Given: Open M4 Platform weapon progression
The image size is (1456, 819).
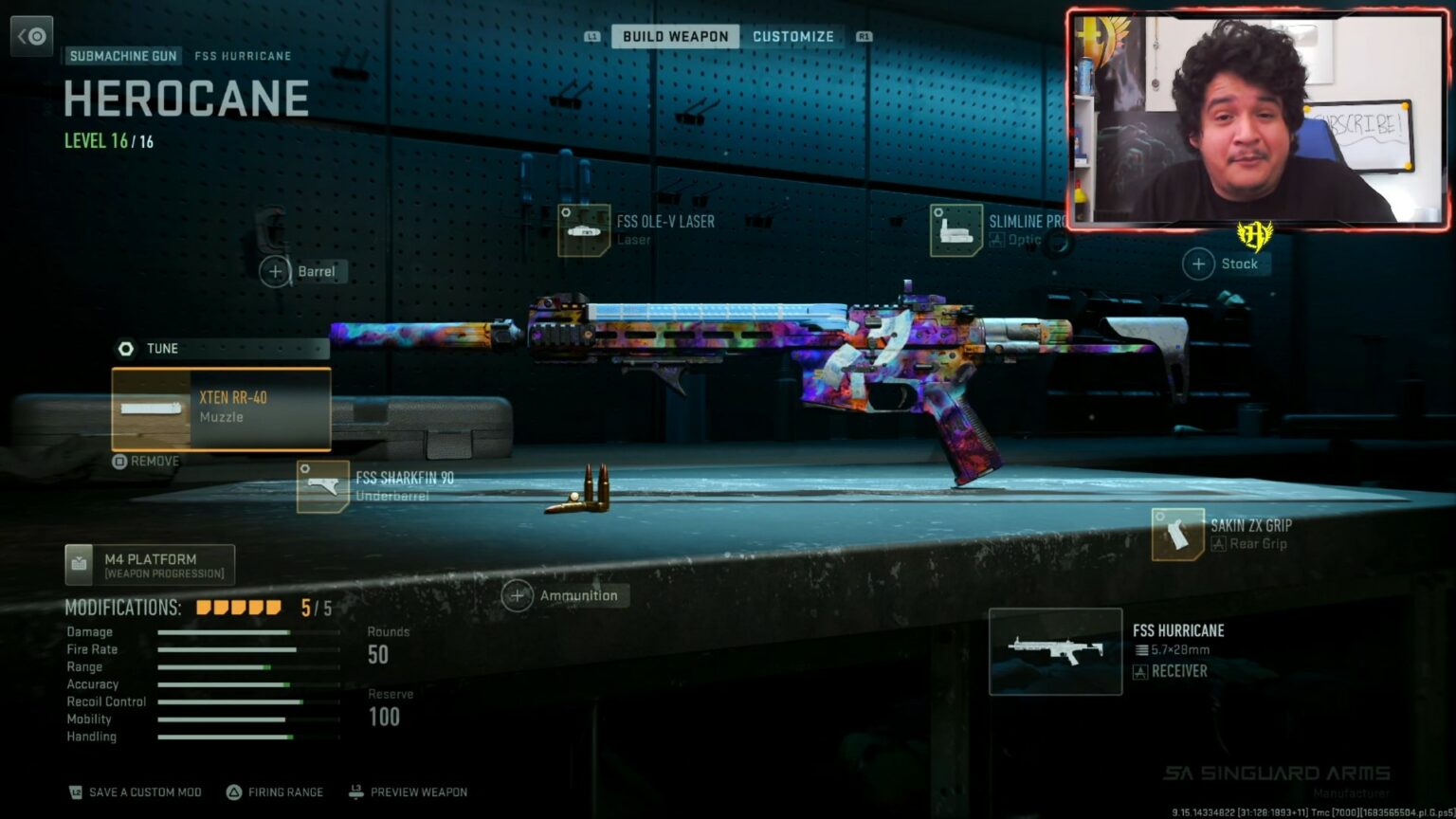Looking at the screenshot, I should (x=150, y=565).
